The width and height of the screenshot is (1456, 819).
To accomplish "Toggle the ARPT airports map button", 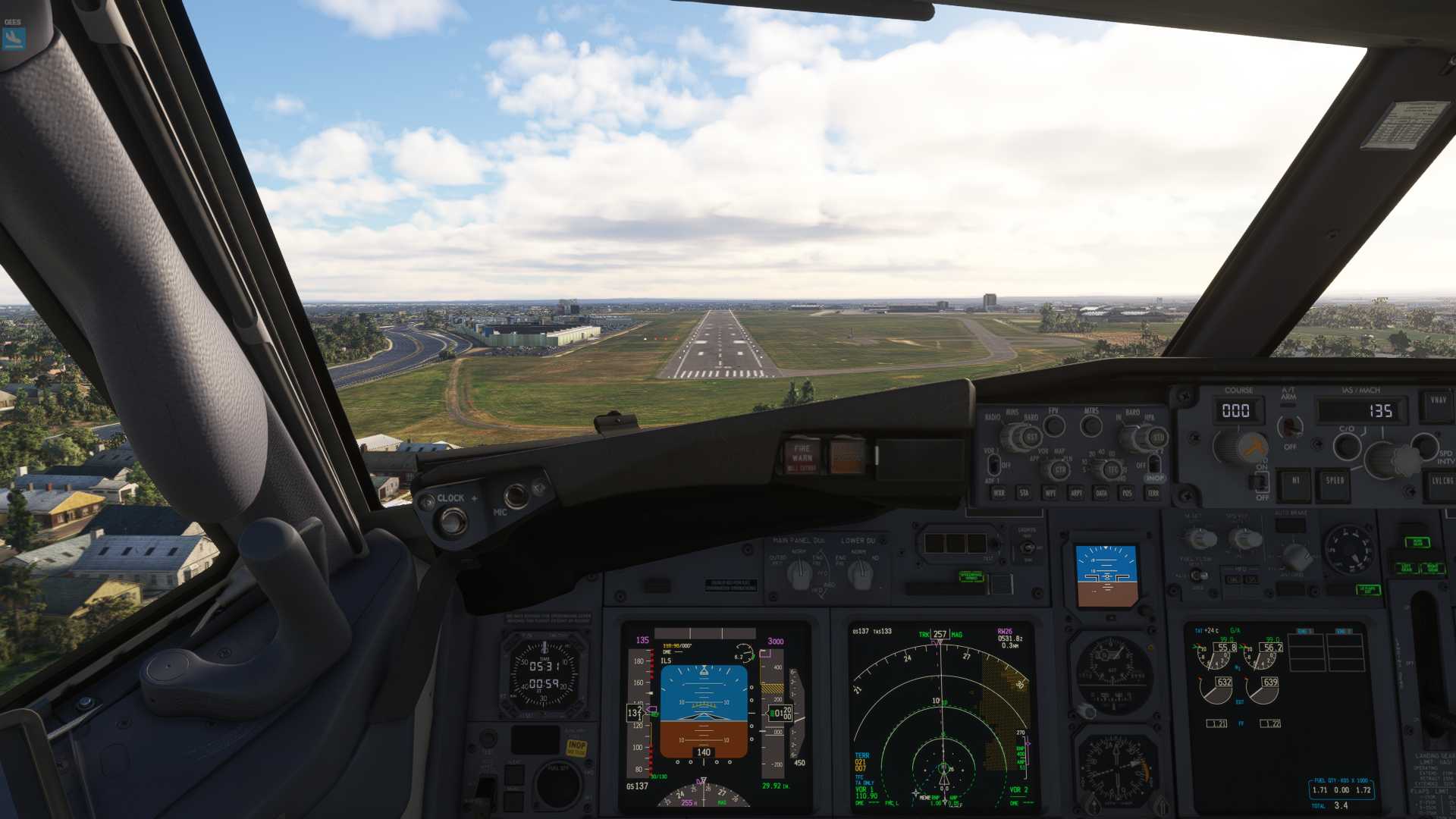I will pos(1076,493).
